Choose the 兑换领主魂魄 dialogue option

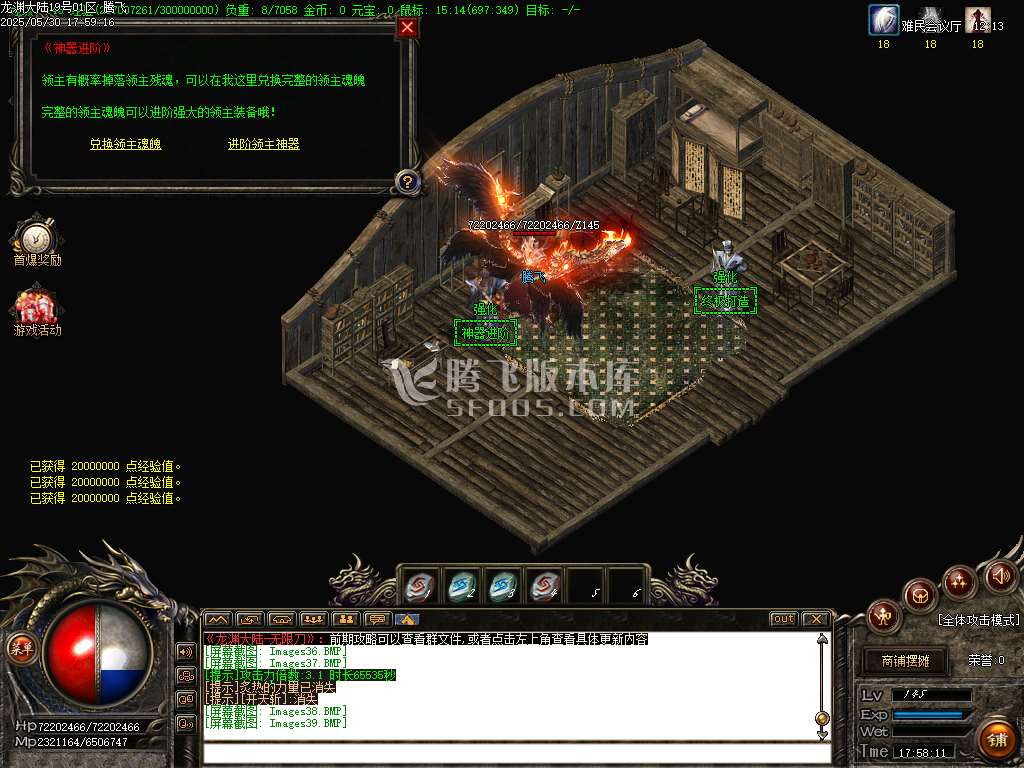coord(125,144)
